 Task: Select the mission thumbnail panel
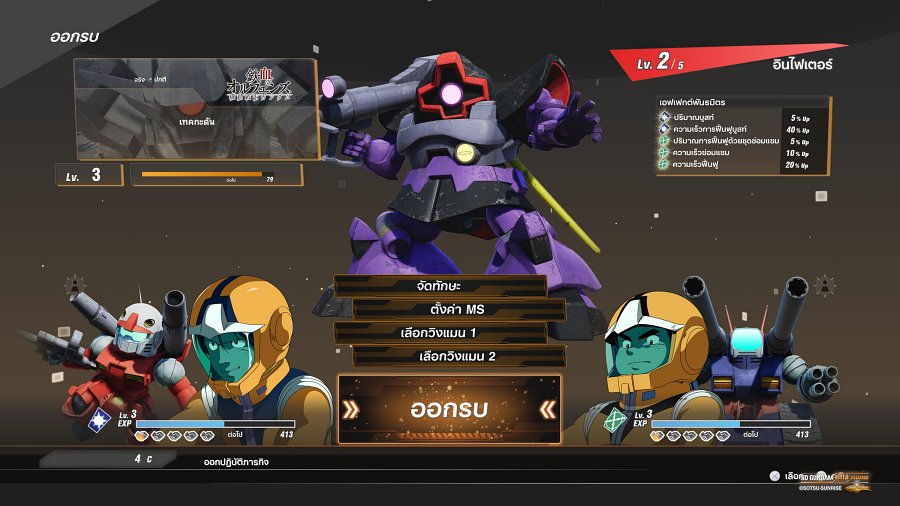pos(197,109)
